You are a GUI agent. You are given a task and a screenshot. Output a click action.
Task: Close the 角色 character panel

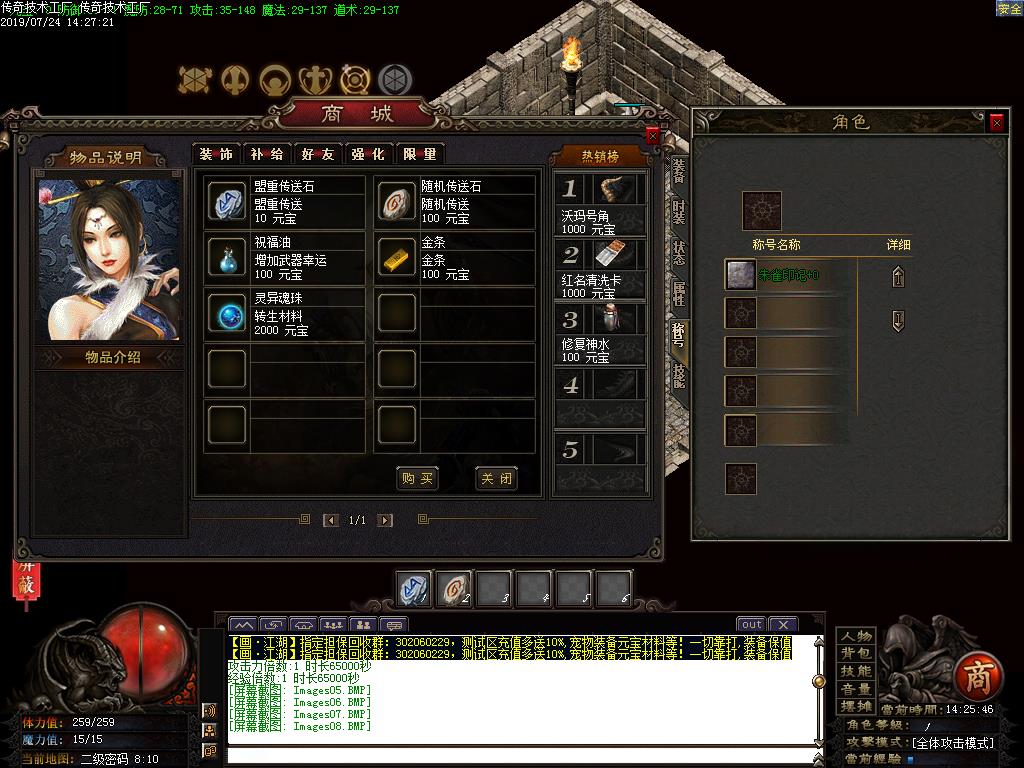(x=996, y=122)
